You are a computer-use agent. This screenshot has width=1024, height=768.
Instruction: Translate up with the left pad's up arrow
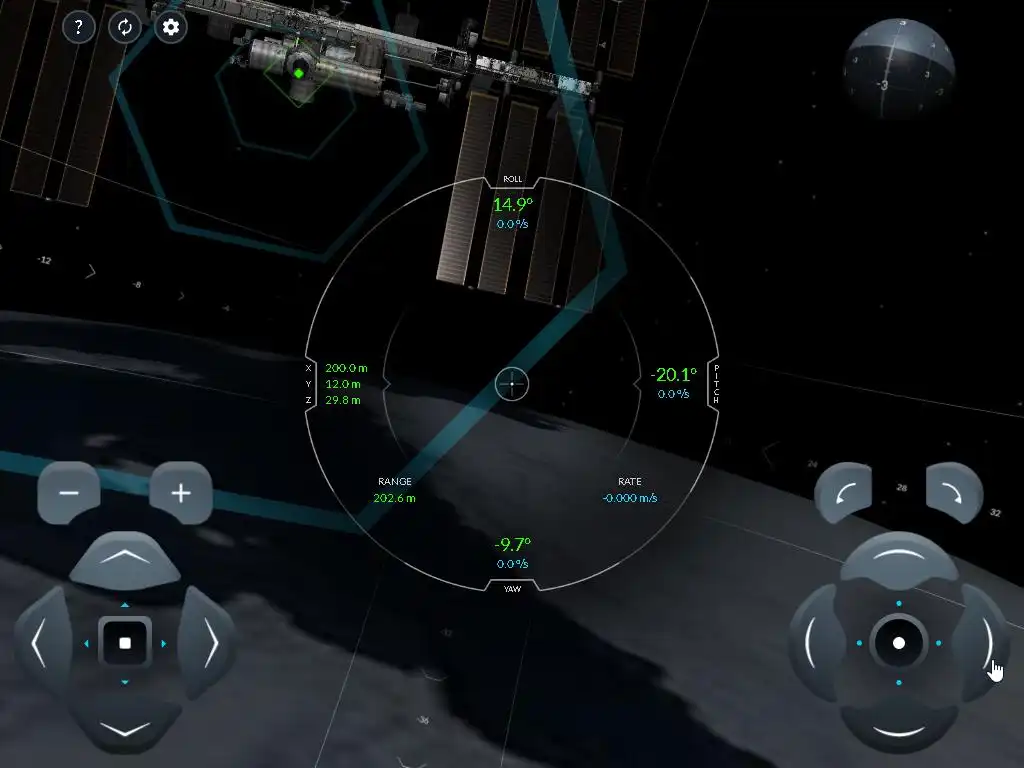[x=125, y=559]
